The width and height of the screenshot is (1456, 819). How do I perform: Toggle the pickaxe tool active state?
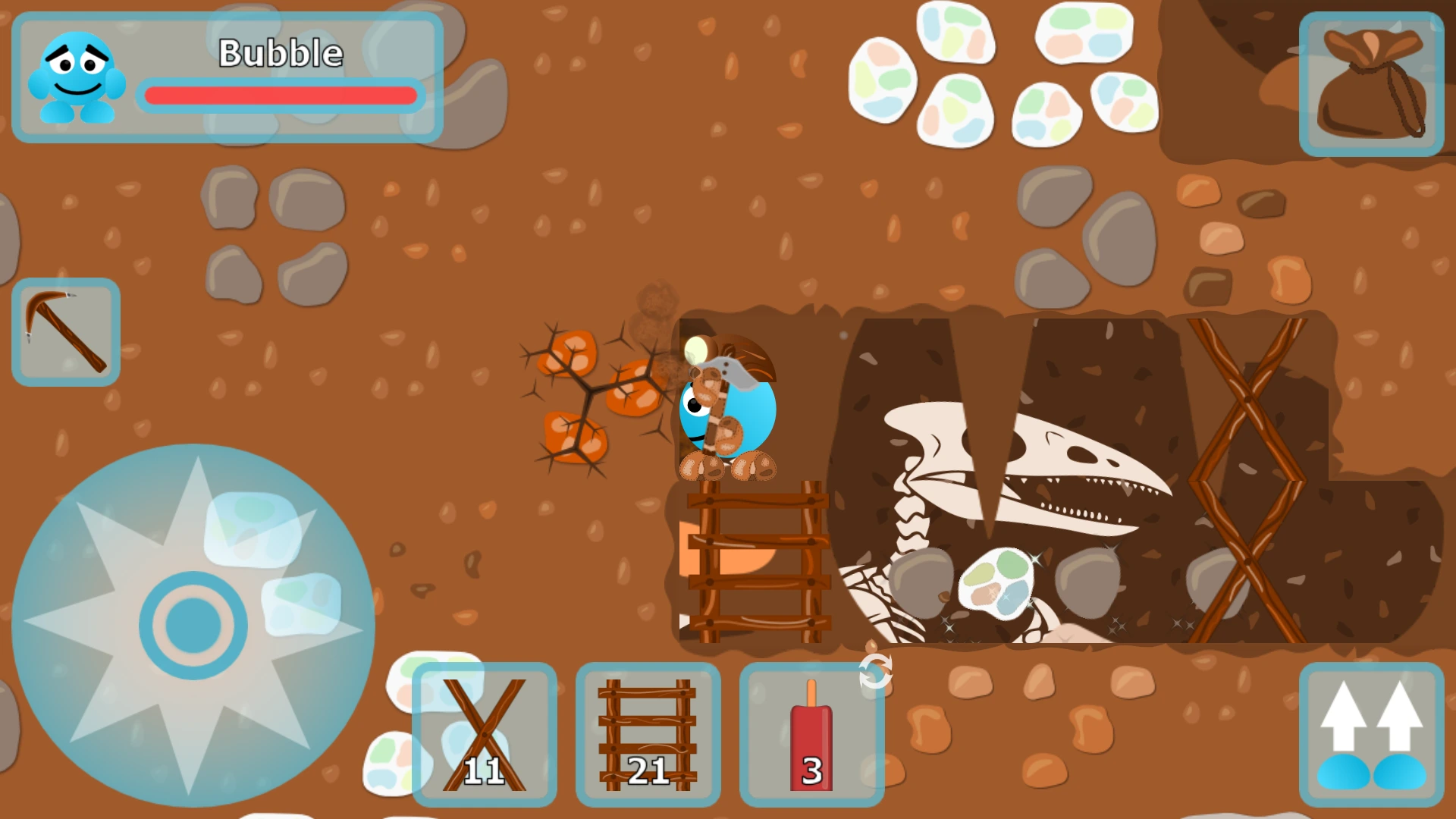point(66,331)
